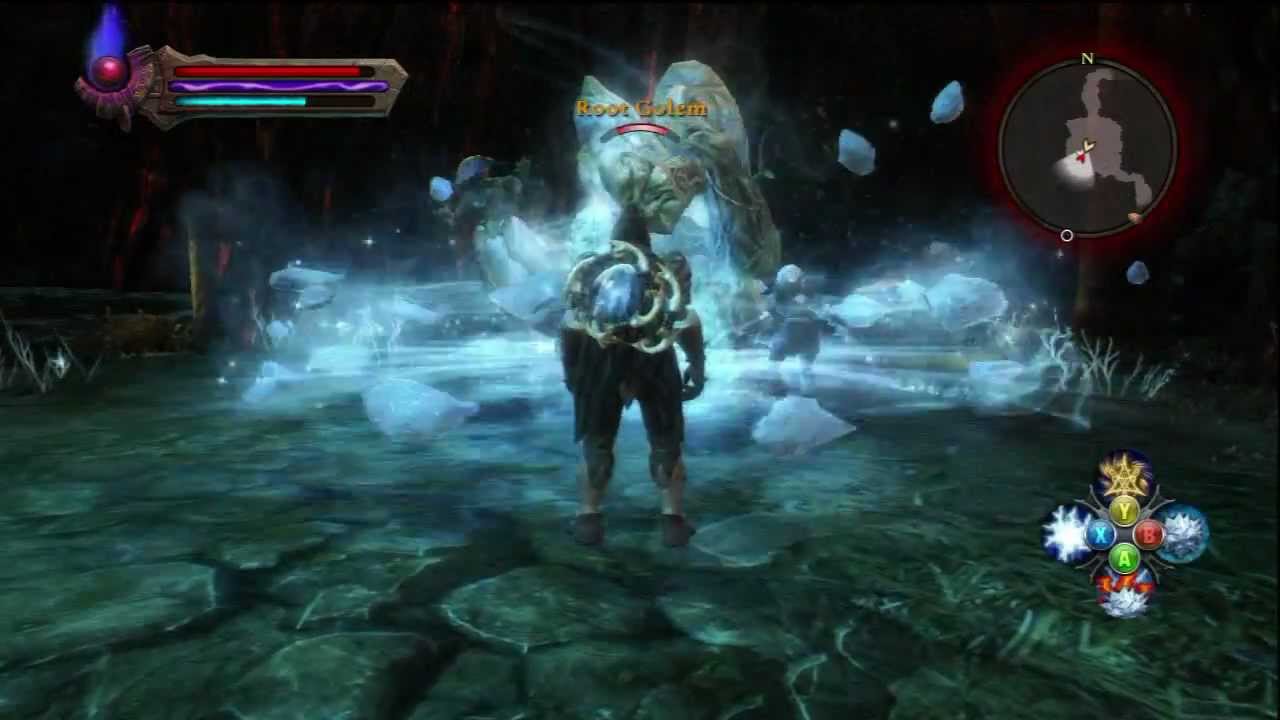Viewport: 1280px width, 720px height.
Task: Click the O waypoint below the minimap circle
Action: coord(1066,236)
